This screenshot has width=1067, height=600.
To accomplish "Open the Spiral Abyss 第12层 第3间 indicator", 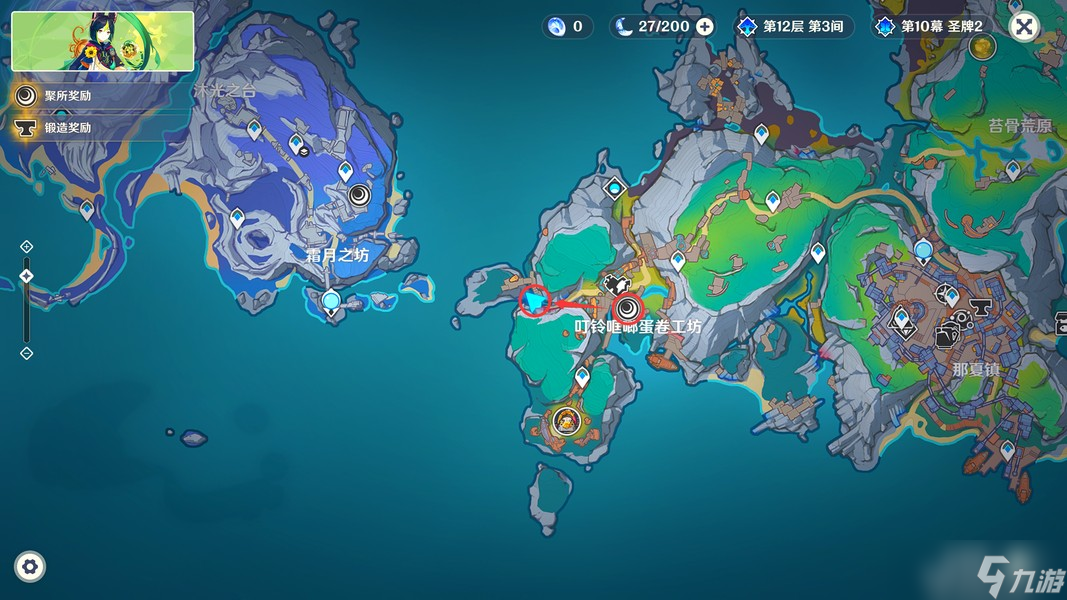I will (795, 27).
